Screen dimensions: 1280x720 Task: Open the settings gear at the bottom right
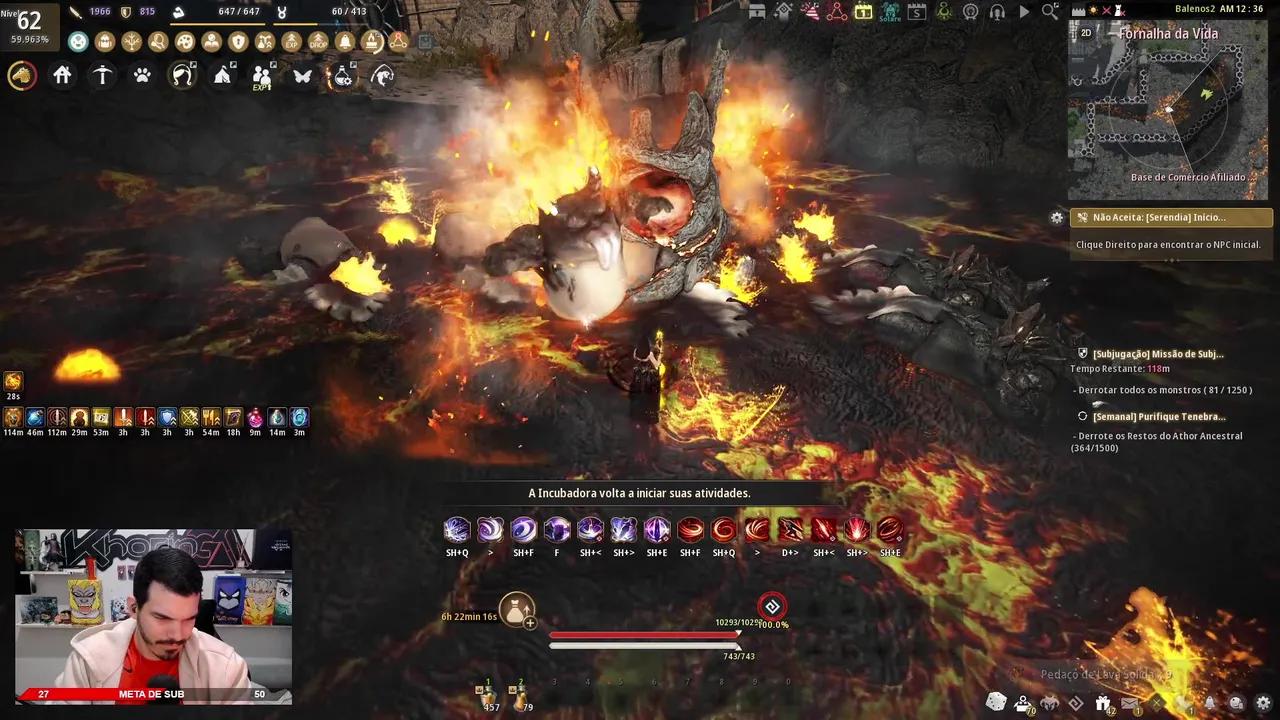(1265, 704)
